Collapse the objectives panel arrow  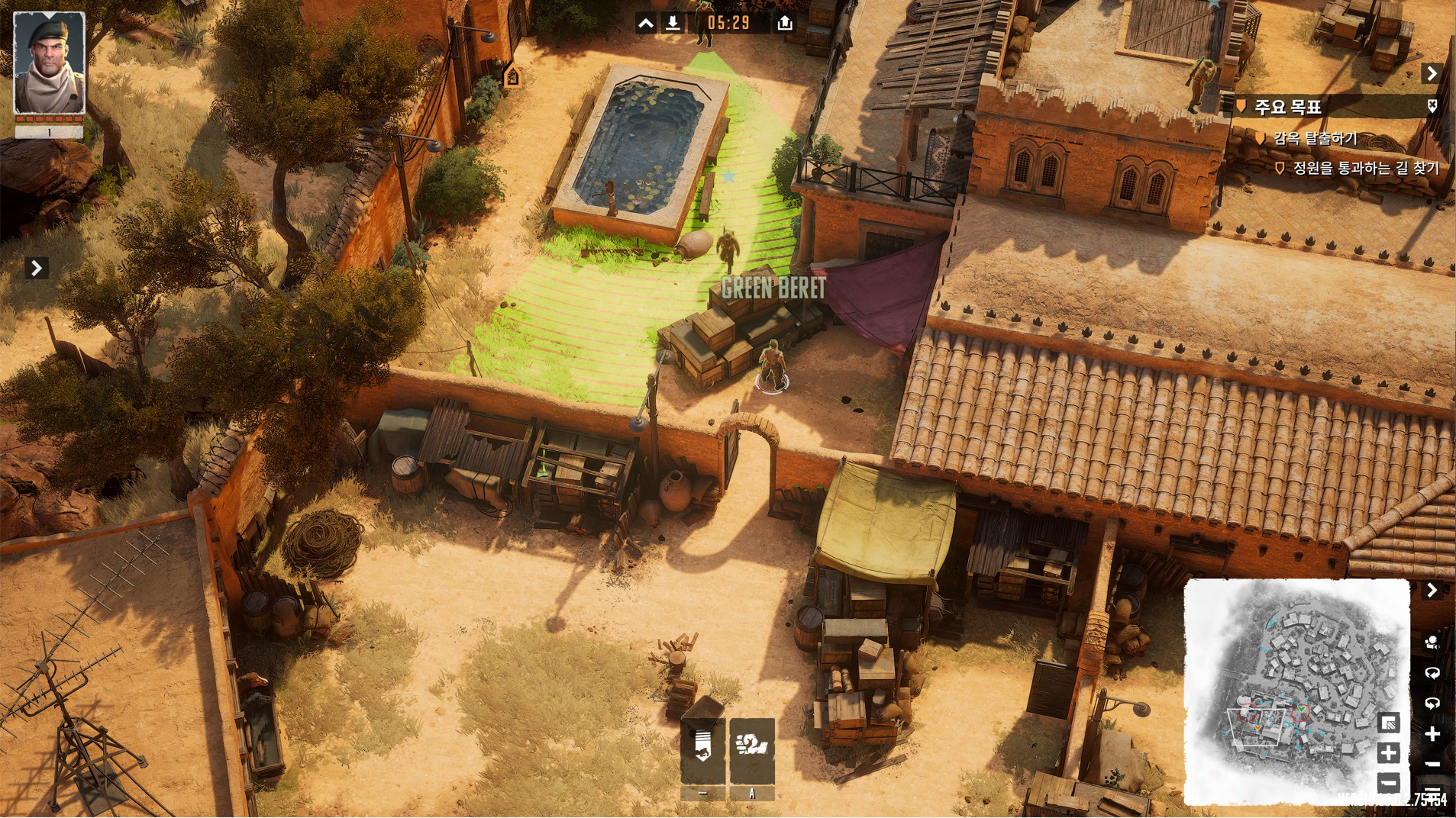click(x=1432, y=73)
